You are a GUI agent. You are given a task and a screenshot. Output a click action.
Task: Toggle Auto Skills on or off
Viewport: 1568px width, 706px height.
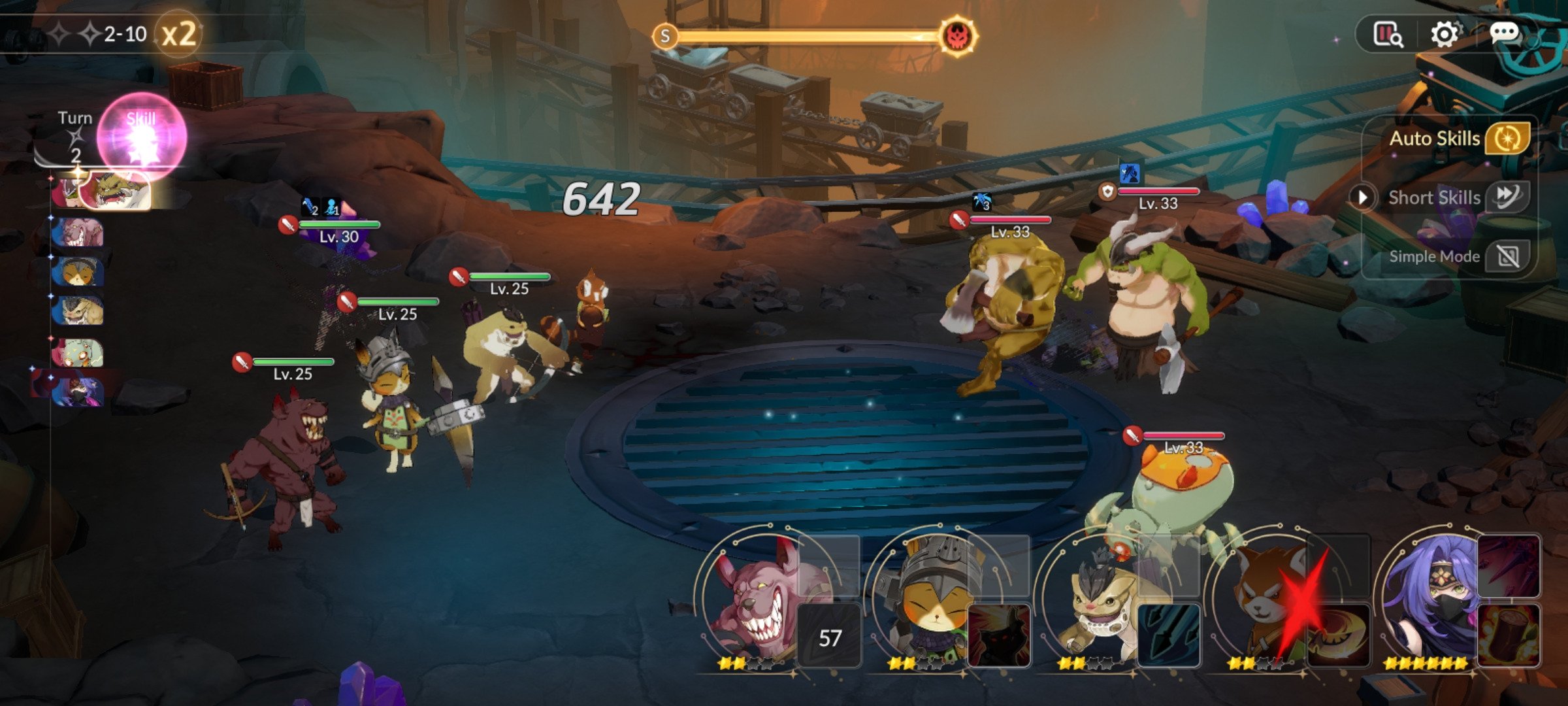tap(1507, 139)
